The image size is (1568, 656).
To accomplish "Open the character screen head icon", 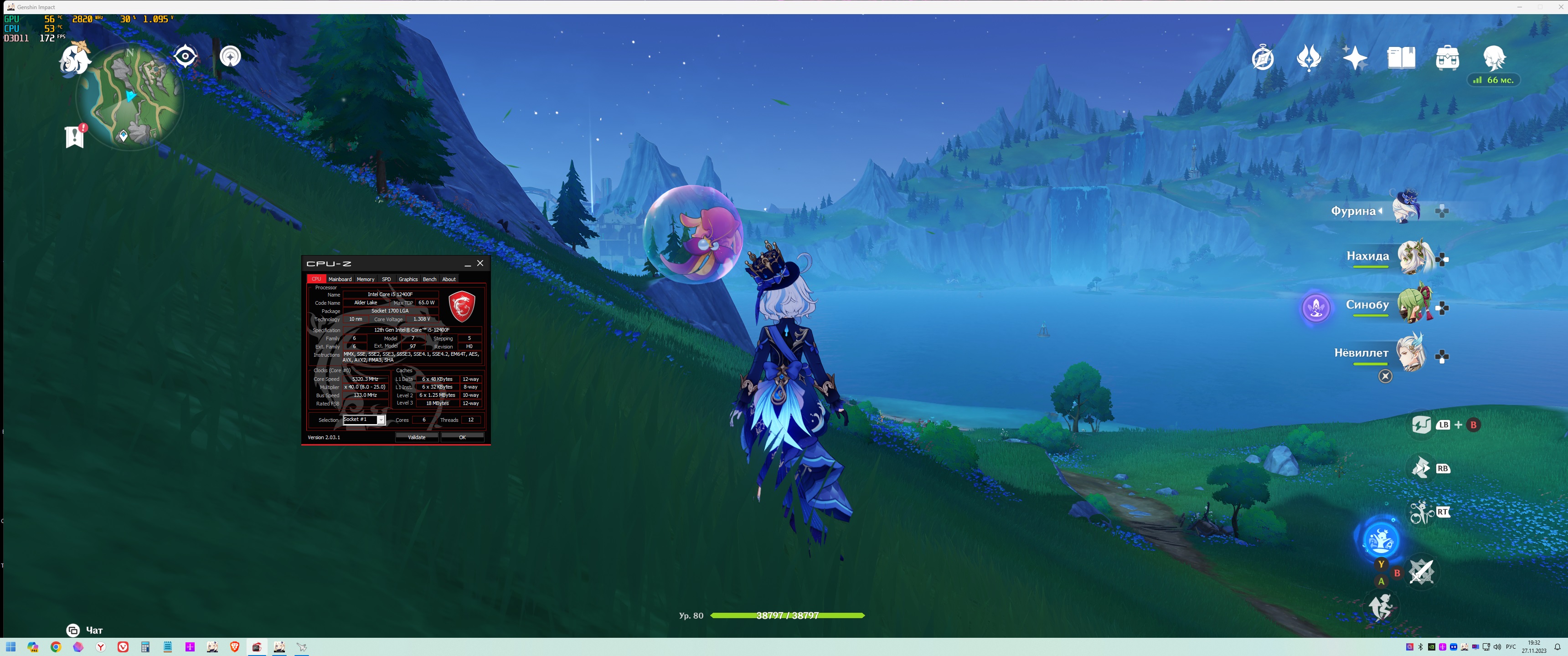I will 1494,58.
